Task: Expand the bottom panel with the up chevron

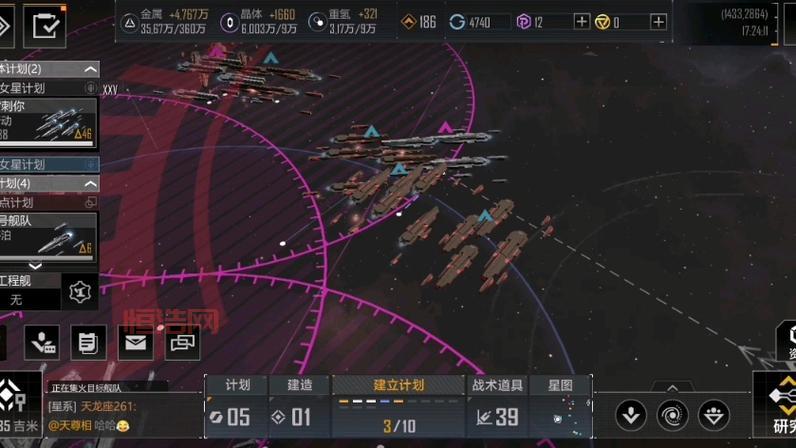Action: coord(672,387)
